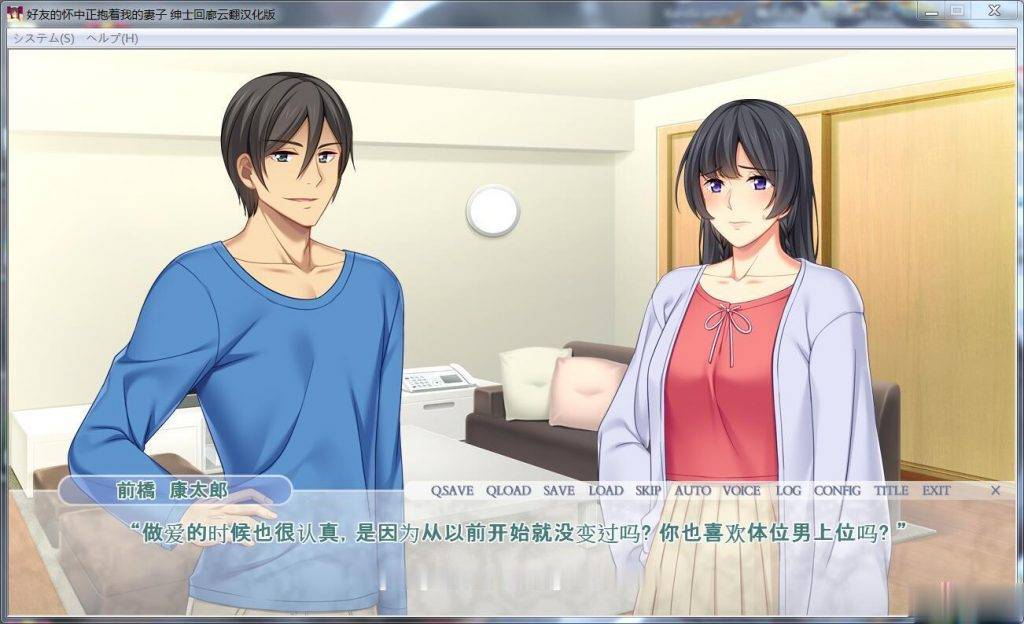Open the システム(S) menu
Screen dimensions: 1024x624
click(x=43, y=38)
